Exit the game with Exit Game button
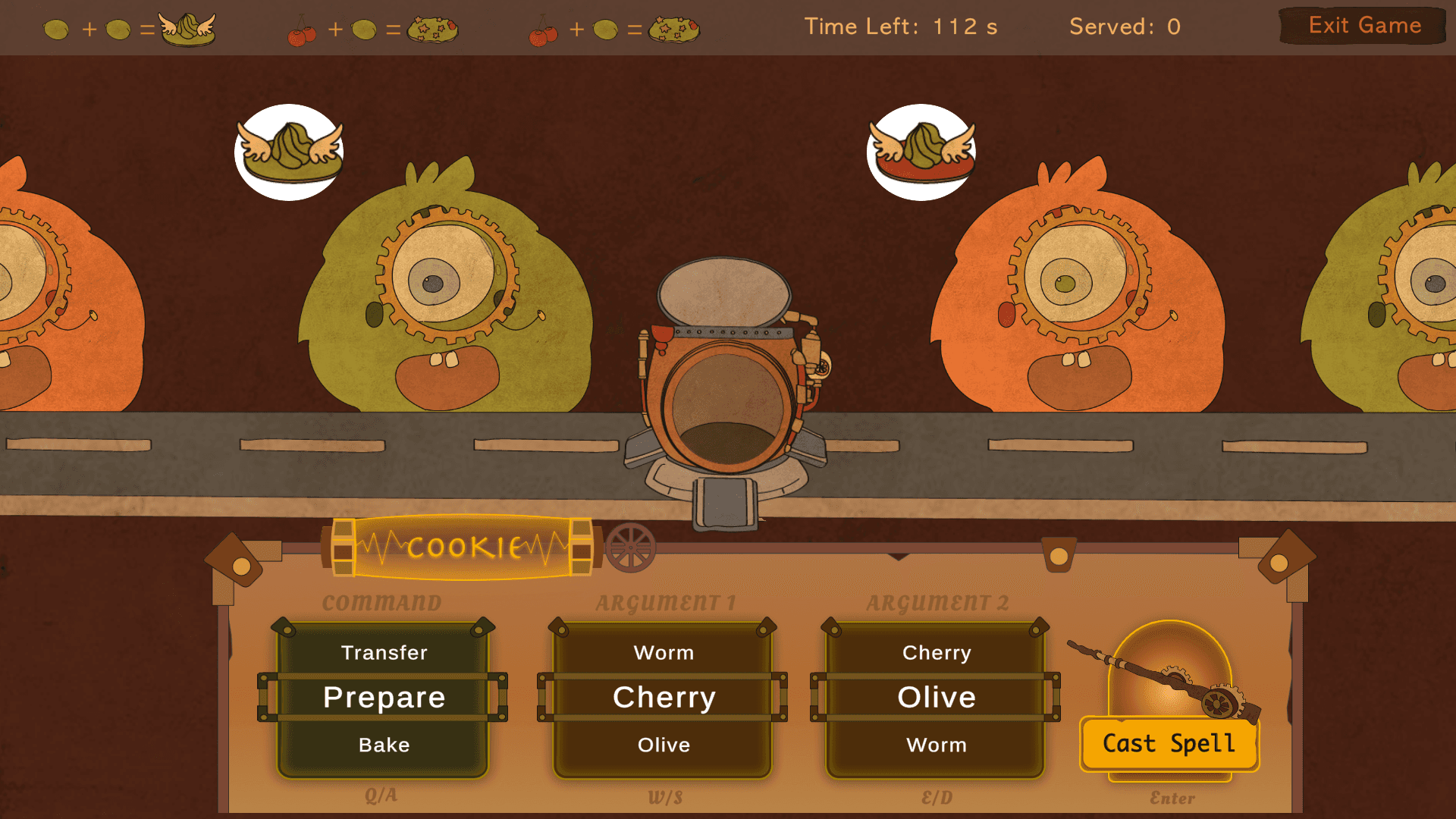Image resolution: width=1456 pixels, height=819 pixels. point(1363,26)
